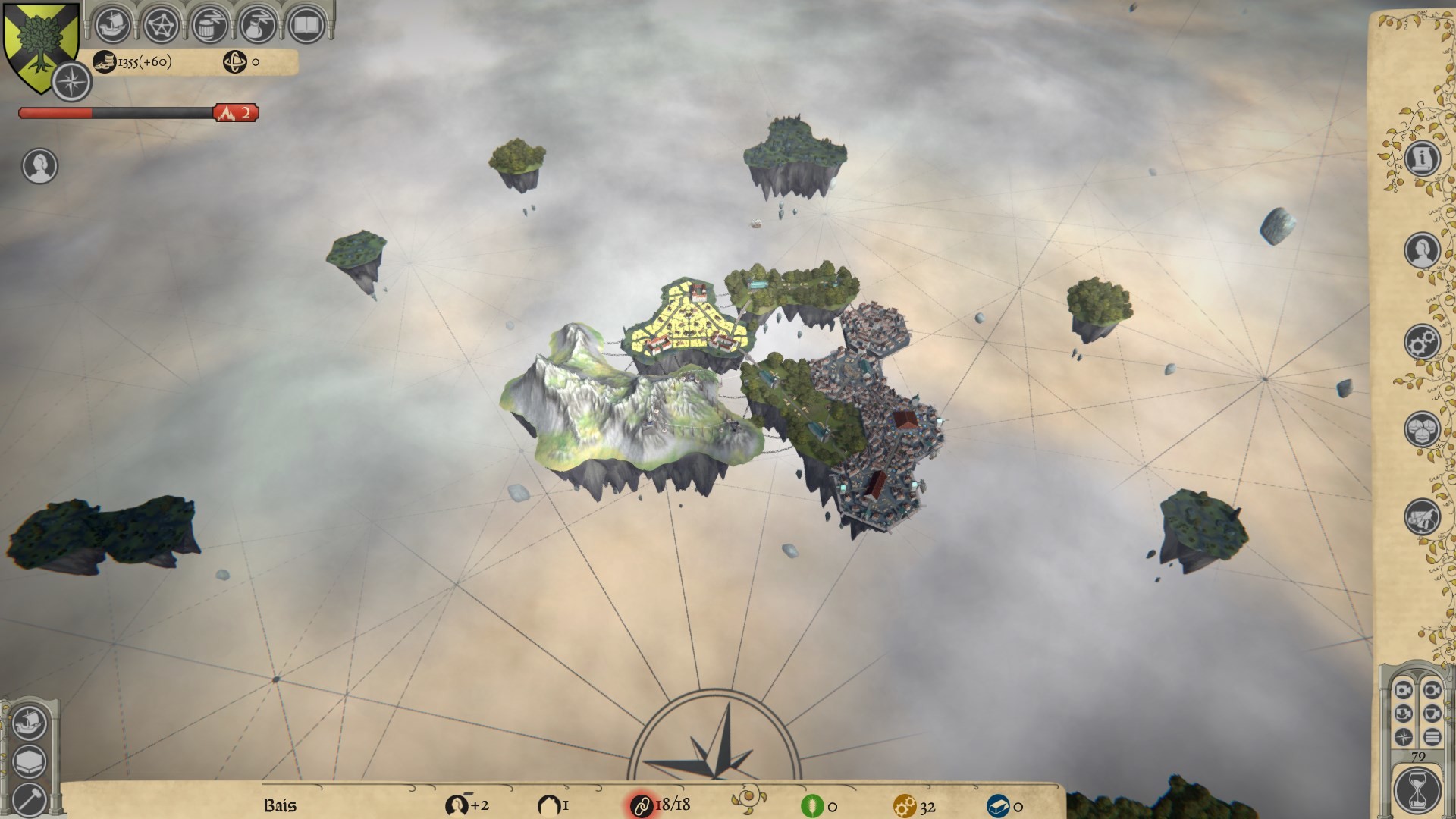This screenshot has width=1456, height=819.
Task: Open the airship fleet panel (ship icon)
Action: (114, 24)
